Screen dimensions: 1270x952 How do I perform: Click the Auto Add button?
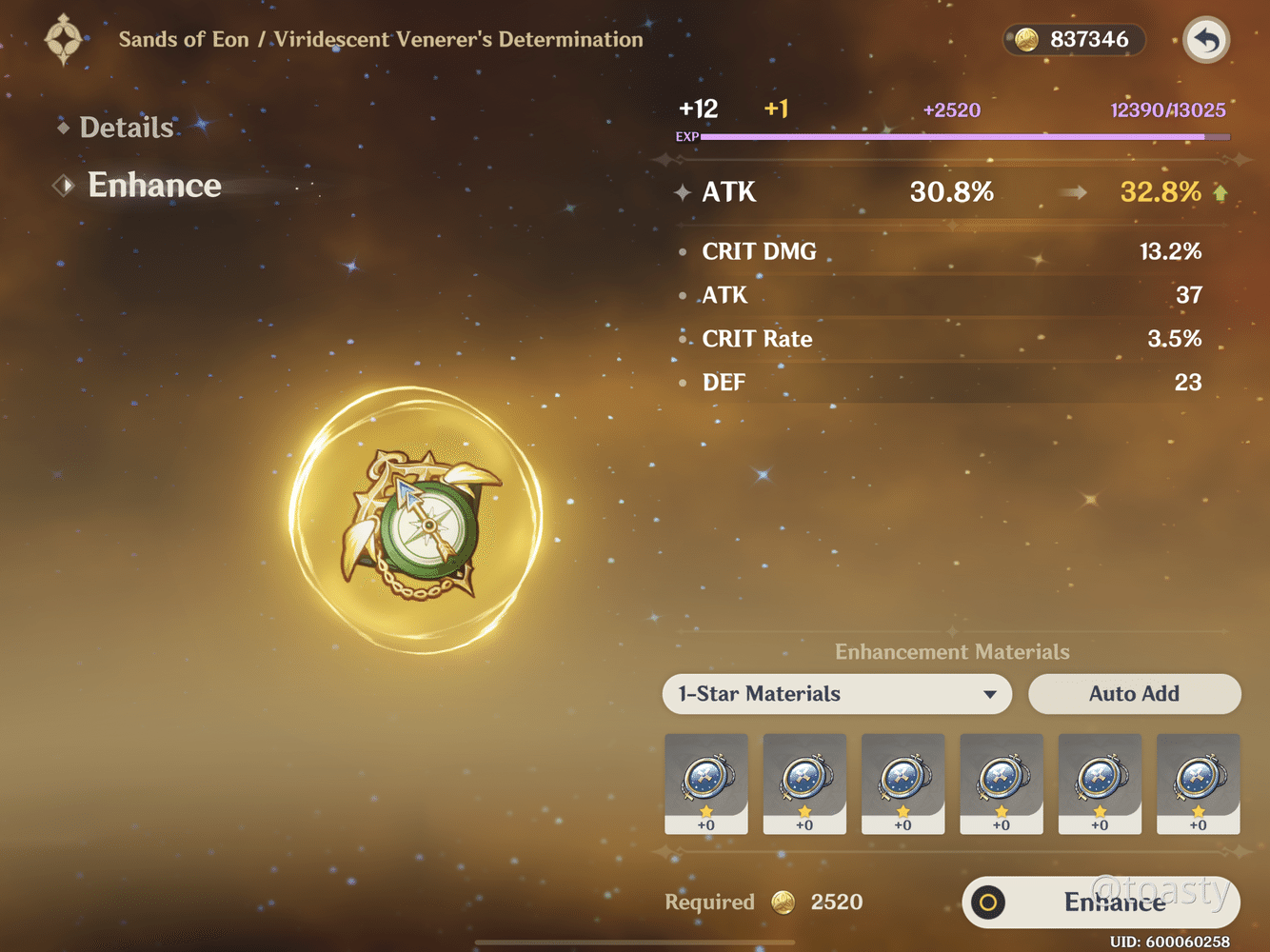1134,694
